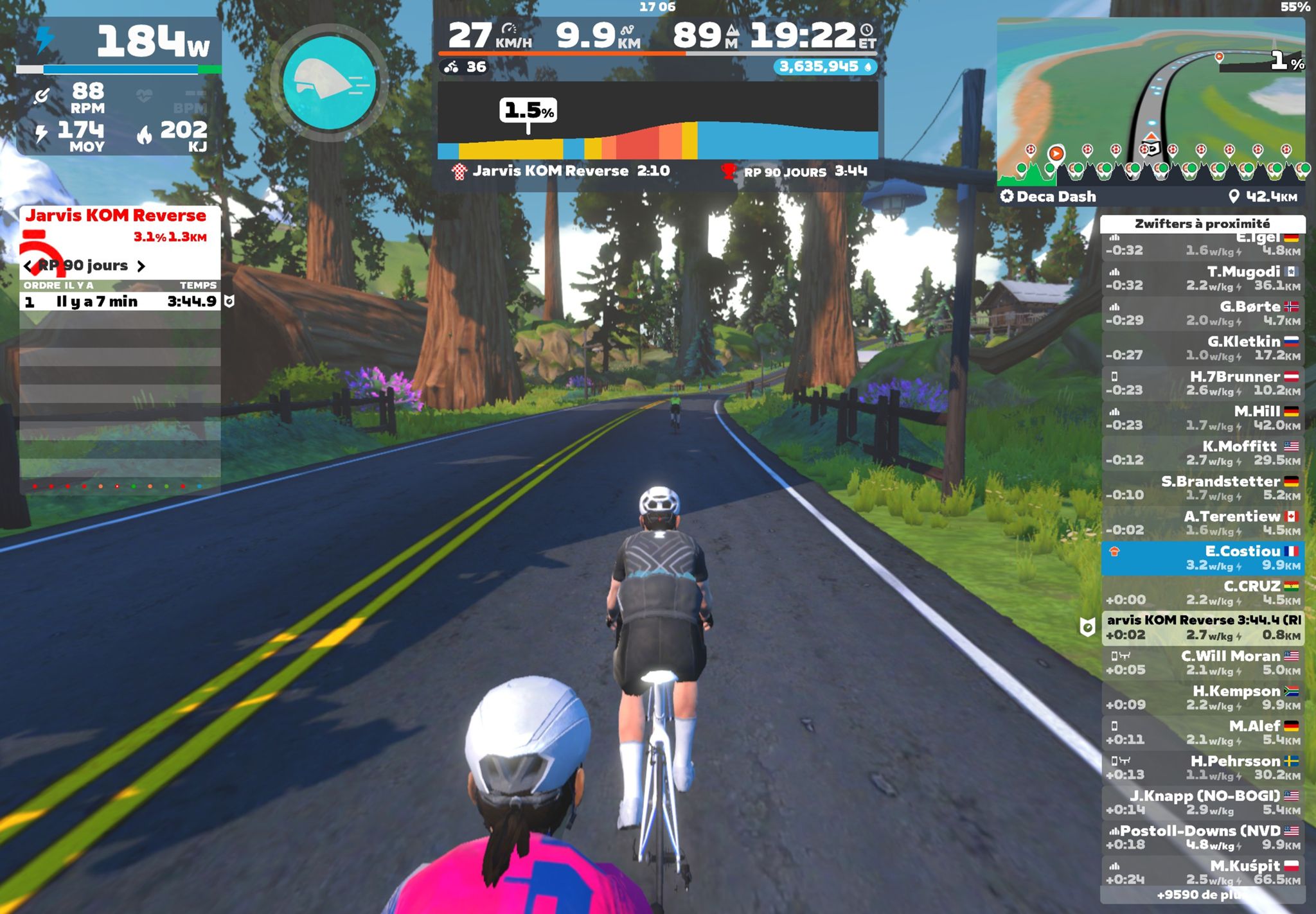Select rider T.Mugodi in nearby list
The image size is (1316, 914).
(1202, 278)
